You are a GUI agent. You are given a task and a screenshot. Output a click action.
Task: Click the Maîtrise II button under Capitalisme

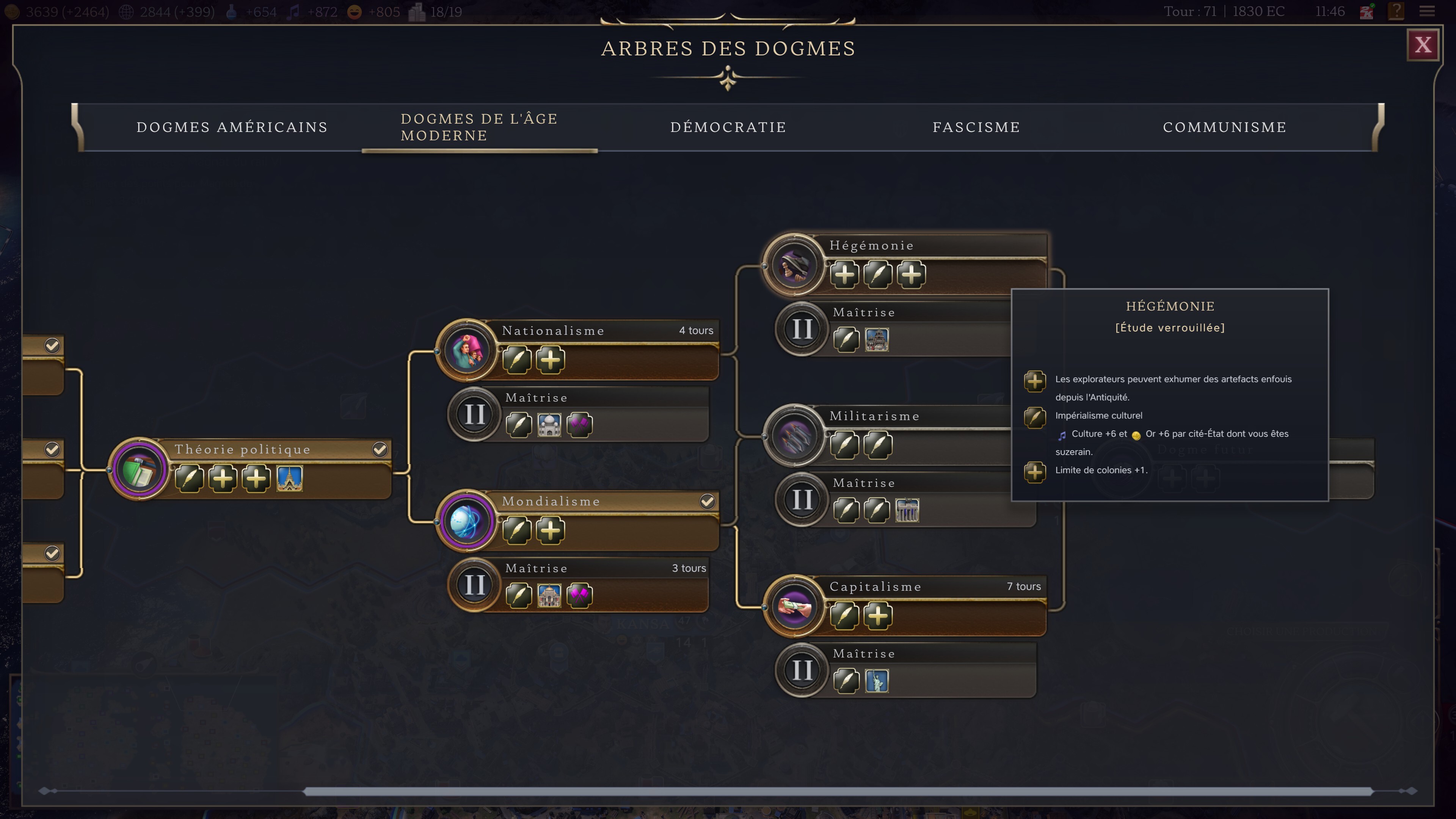coord(801,670)
